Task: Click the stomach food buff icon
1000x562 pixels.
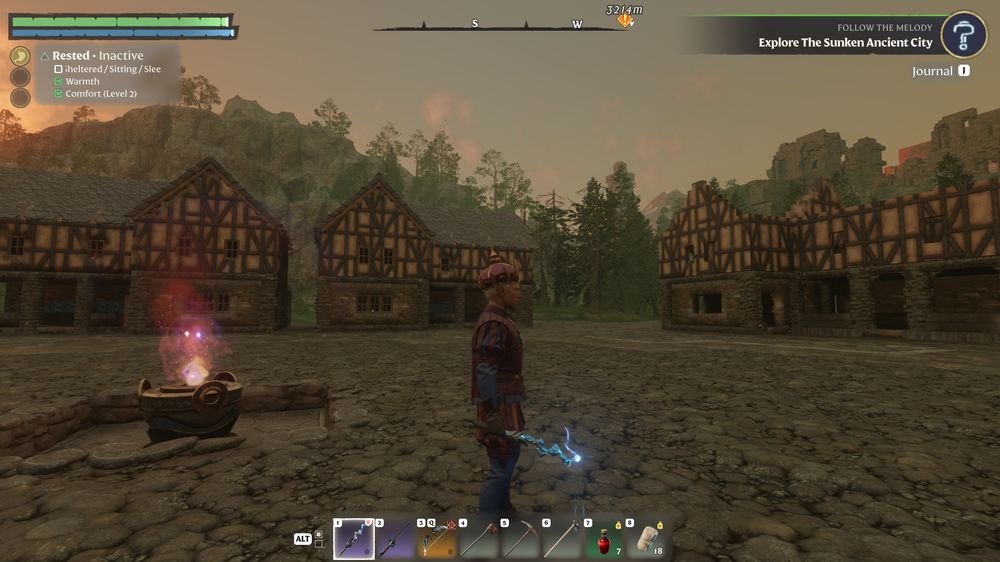Action: coord(20,56)
